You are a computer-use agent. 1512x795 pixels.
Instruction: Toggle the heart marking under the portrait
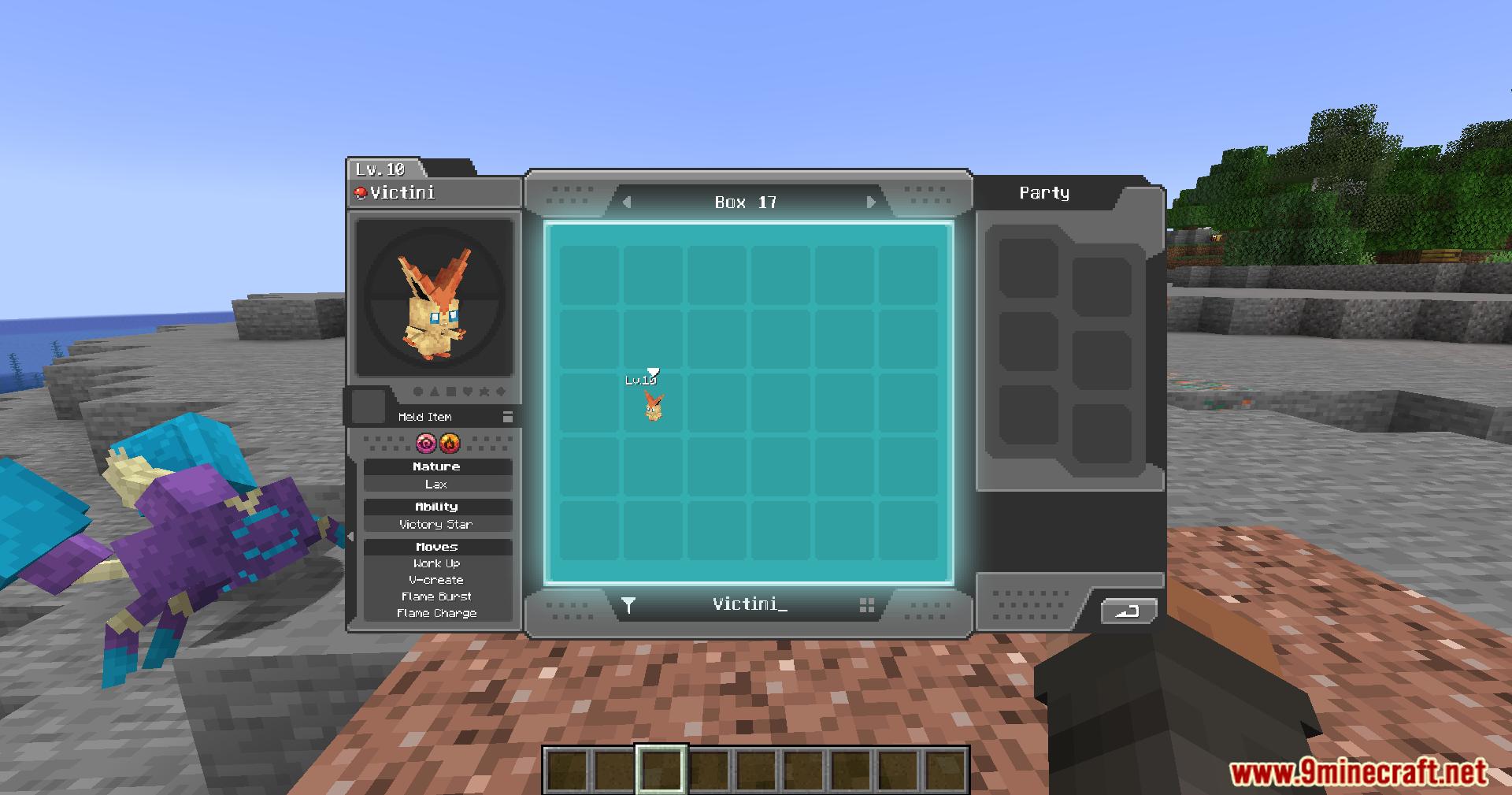click(x=469, y=392)
